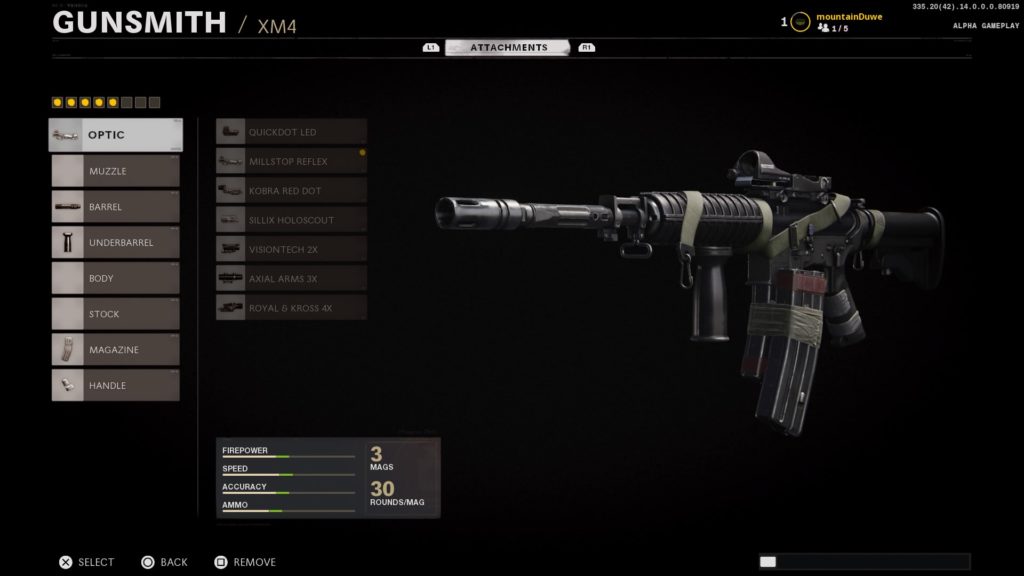Click the mountainDuwe player name
The height and width of the screenshot is (576, 1024).
click(x=849, y=17)
